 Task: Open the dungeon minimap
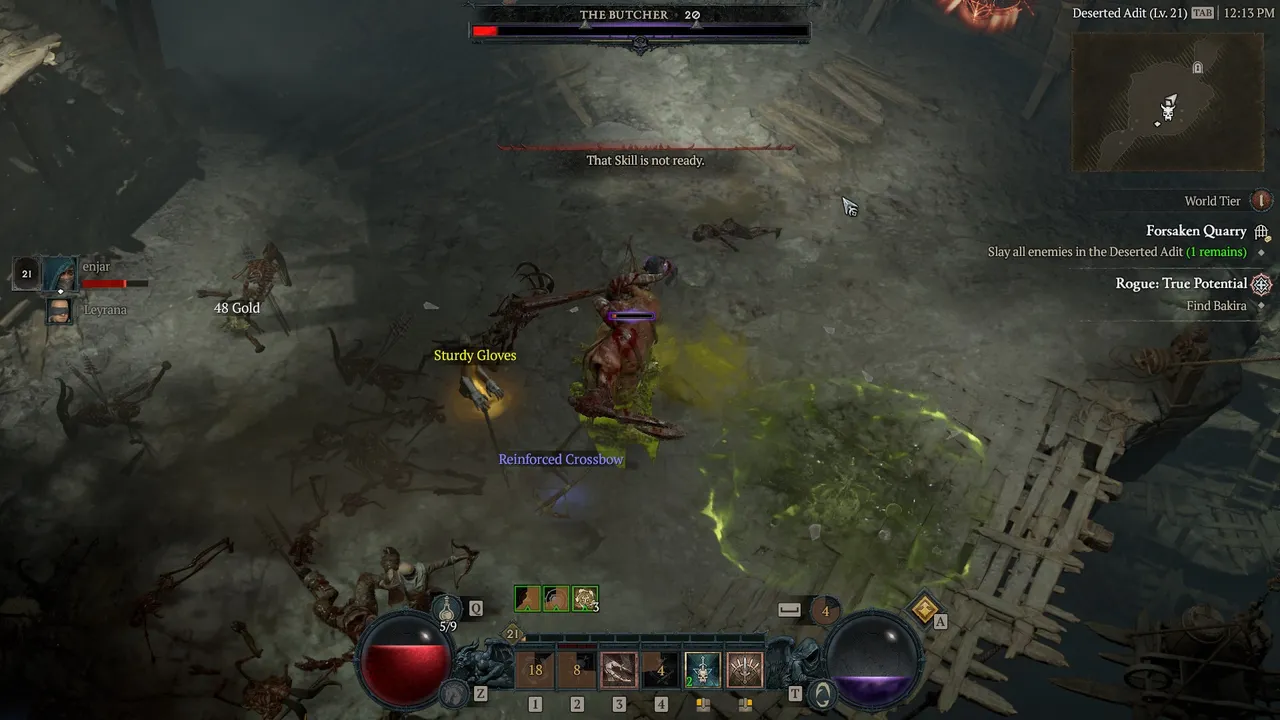1167,101
